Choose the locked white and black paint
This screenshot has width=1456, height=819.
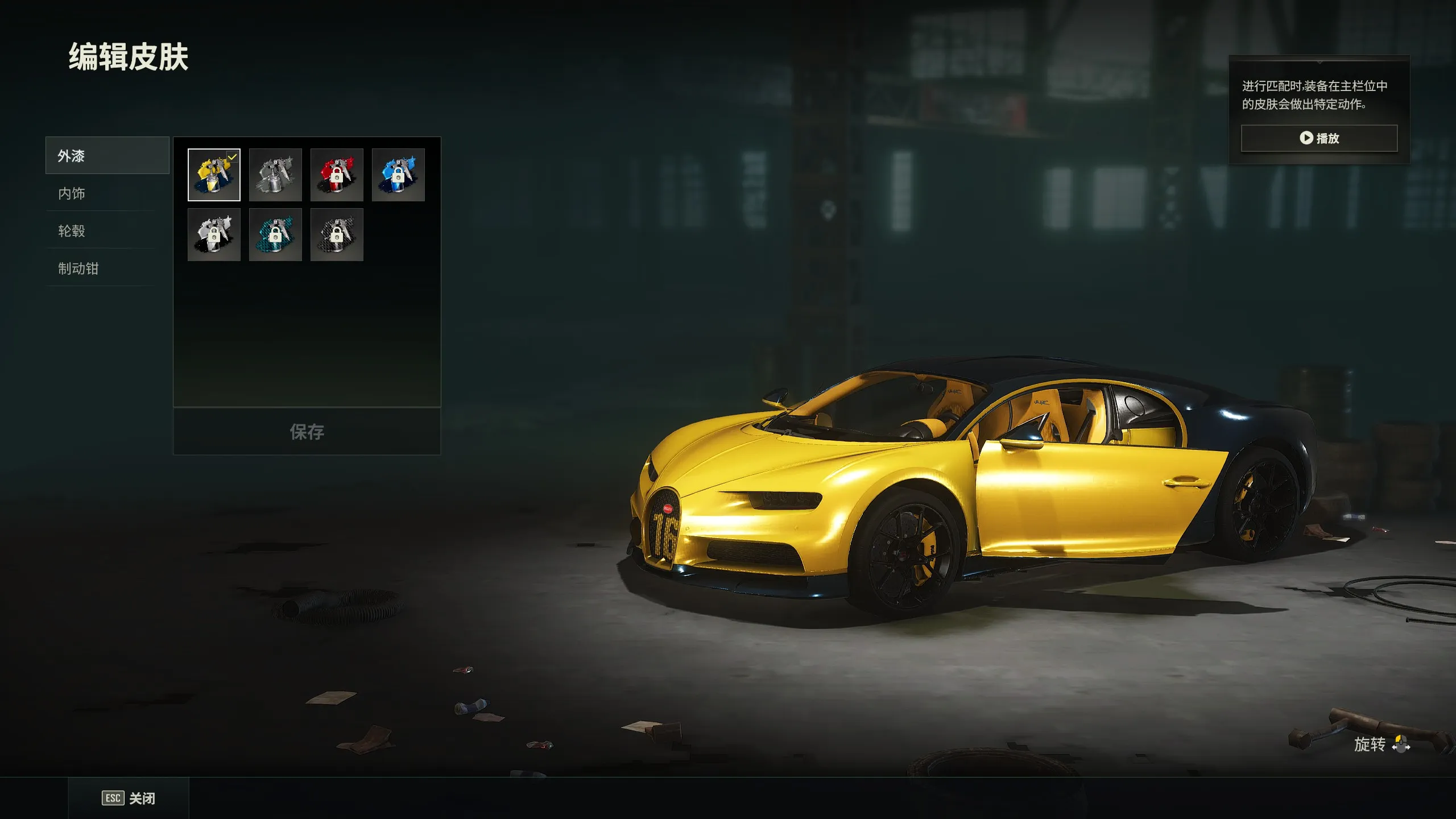[x=214, y=234]
